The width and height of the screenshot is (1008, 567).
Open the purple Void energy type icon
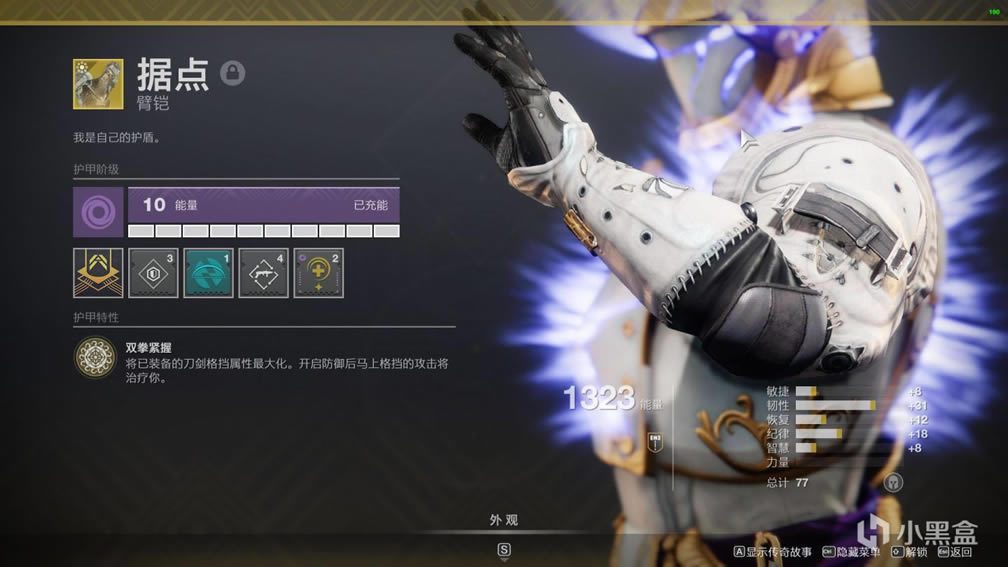pos(98,212)
